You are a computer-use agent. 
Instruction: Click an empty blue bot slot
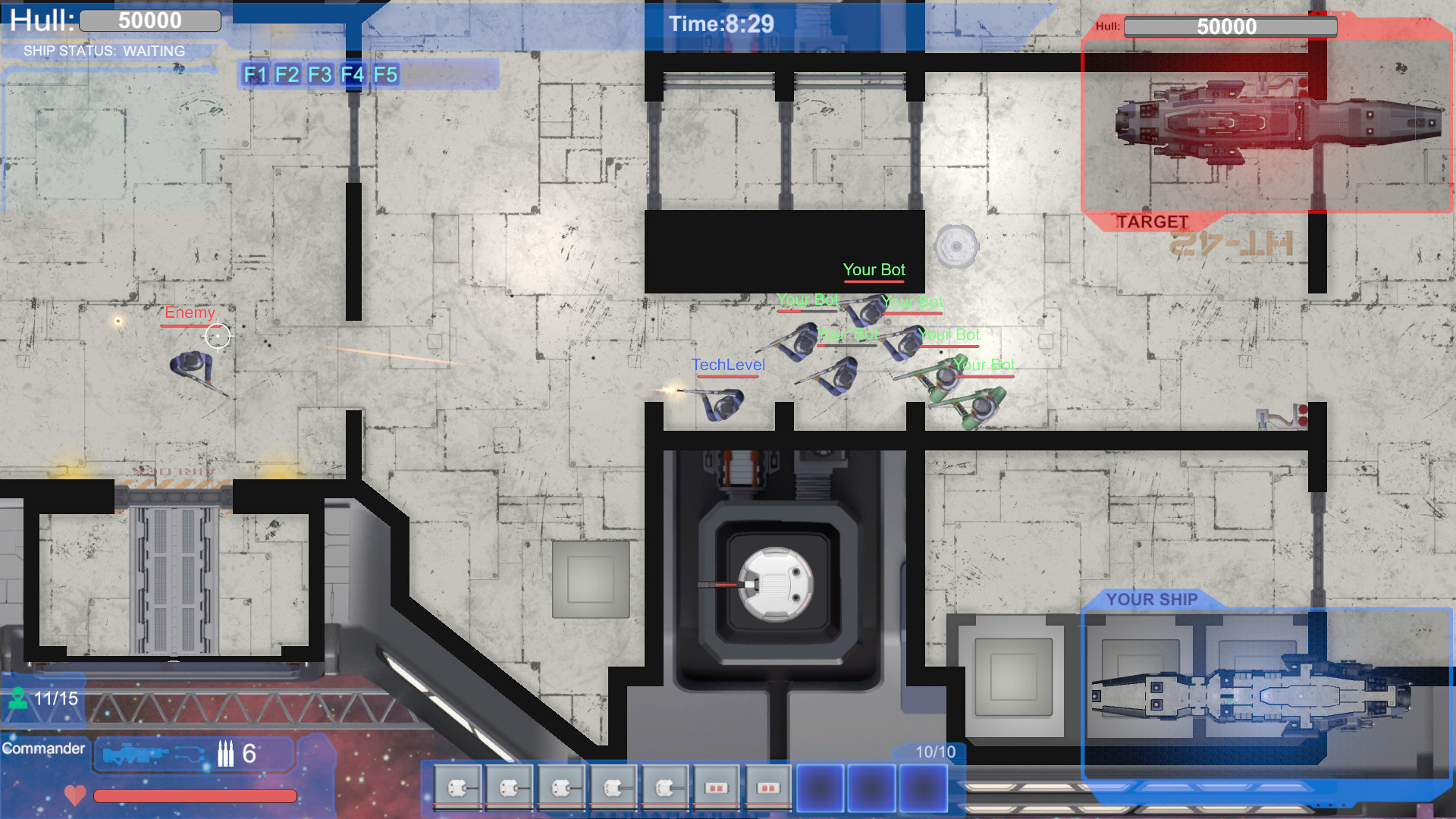(x=819, y=789)
